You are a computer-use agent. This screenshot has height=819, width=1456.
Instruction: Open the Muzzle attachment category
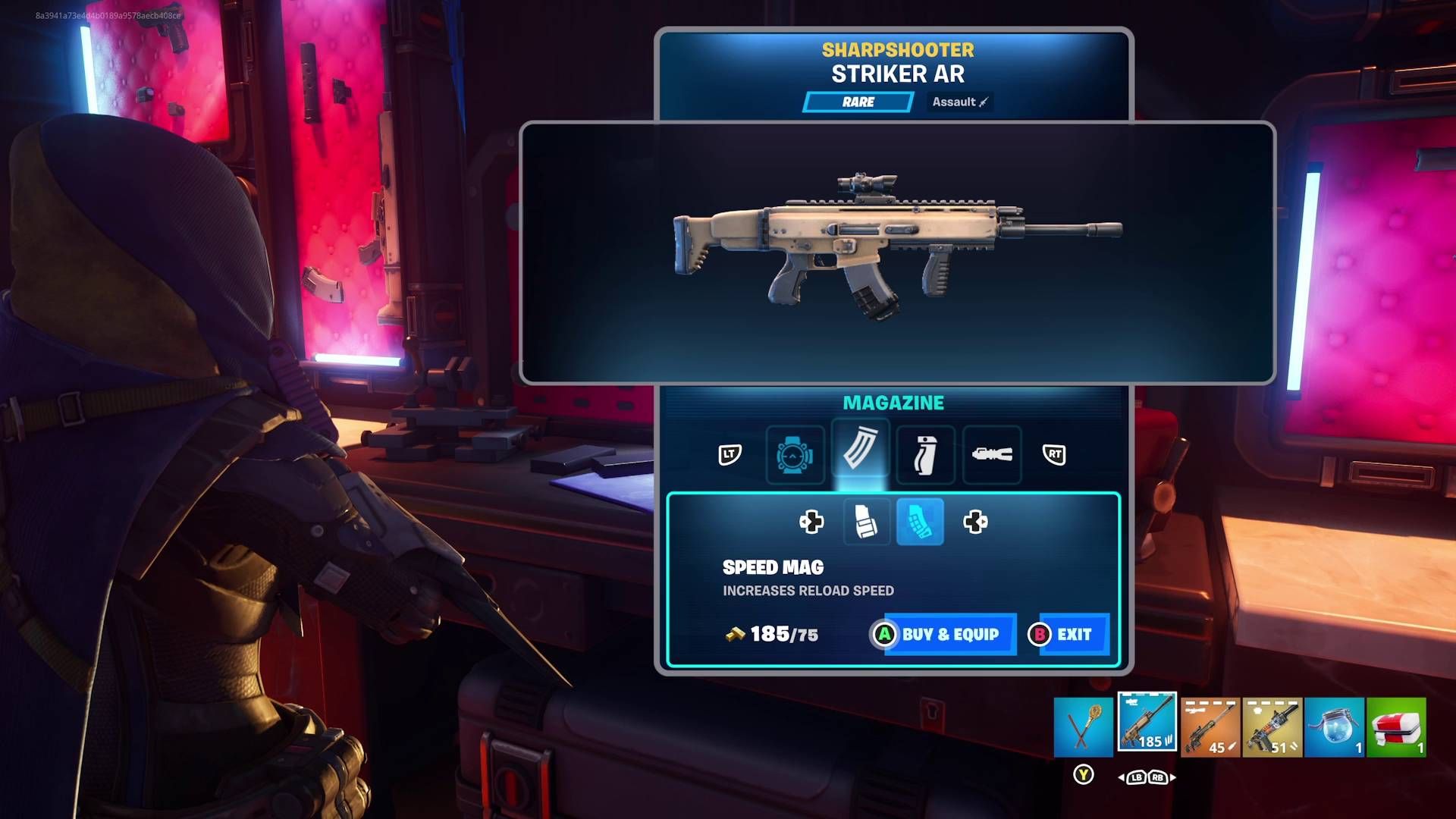(x=992, y=455)
